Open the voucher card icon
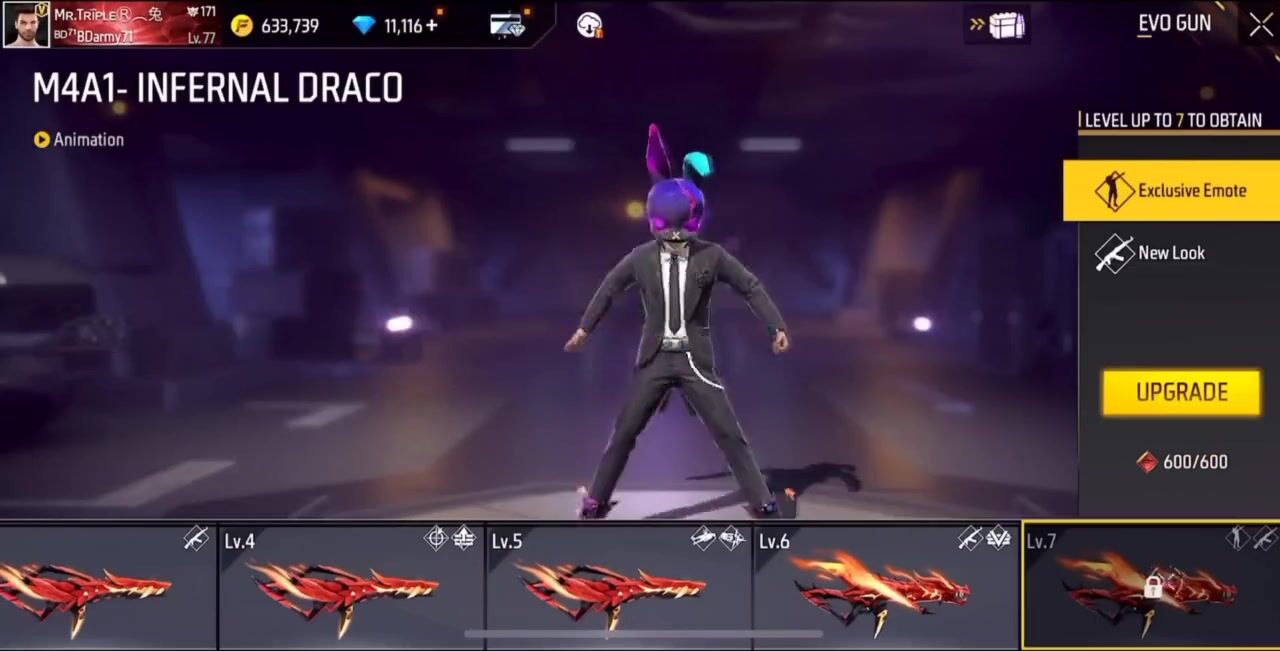Image resolution: width=1280 pixels, height=651 pixels. [x=508, y=25]
